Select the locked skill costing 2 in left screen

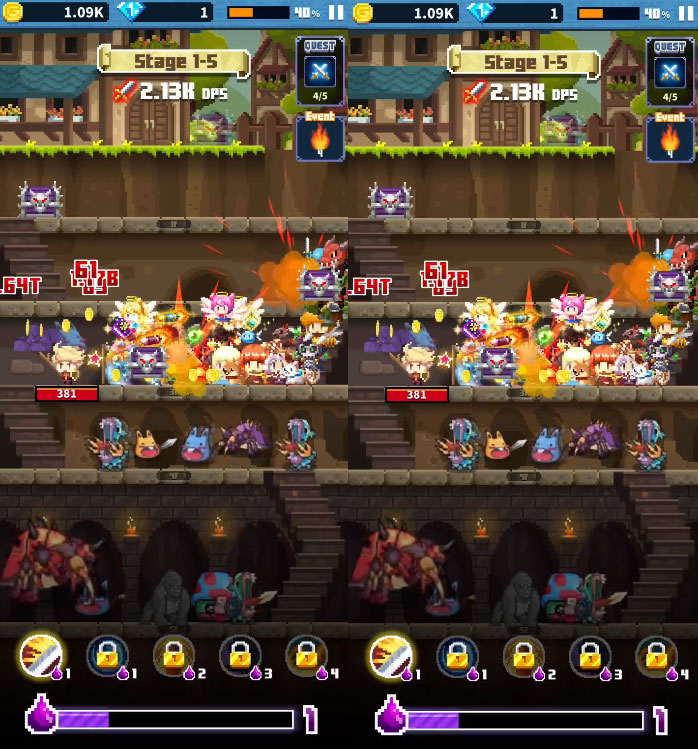pos(174,657)
